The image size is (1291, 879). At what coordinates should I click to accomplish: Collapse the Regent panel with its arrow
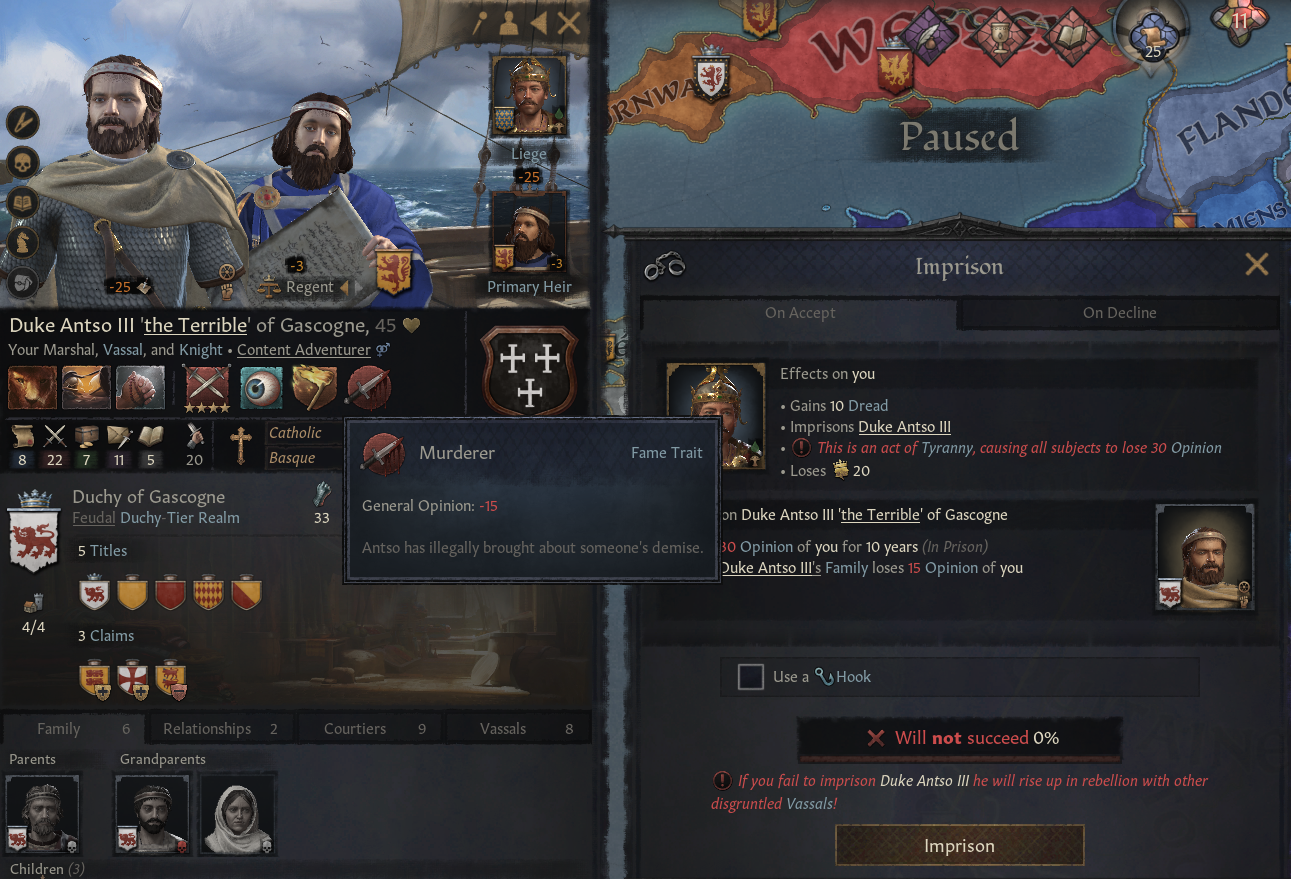click(346, 286)
